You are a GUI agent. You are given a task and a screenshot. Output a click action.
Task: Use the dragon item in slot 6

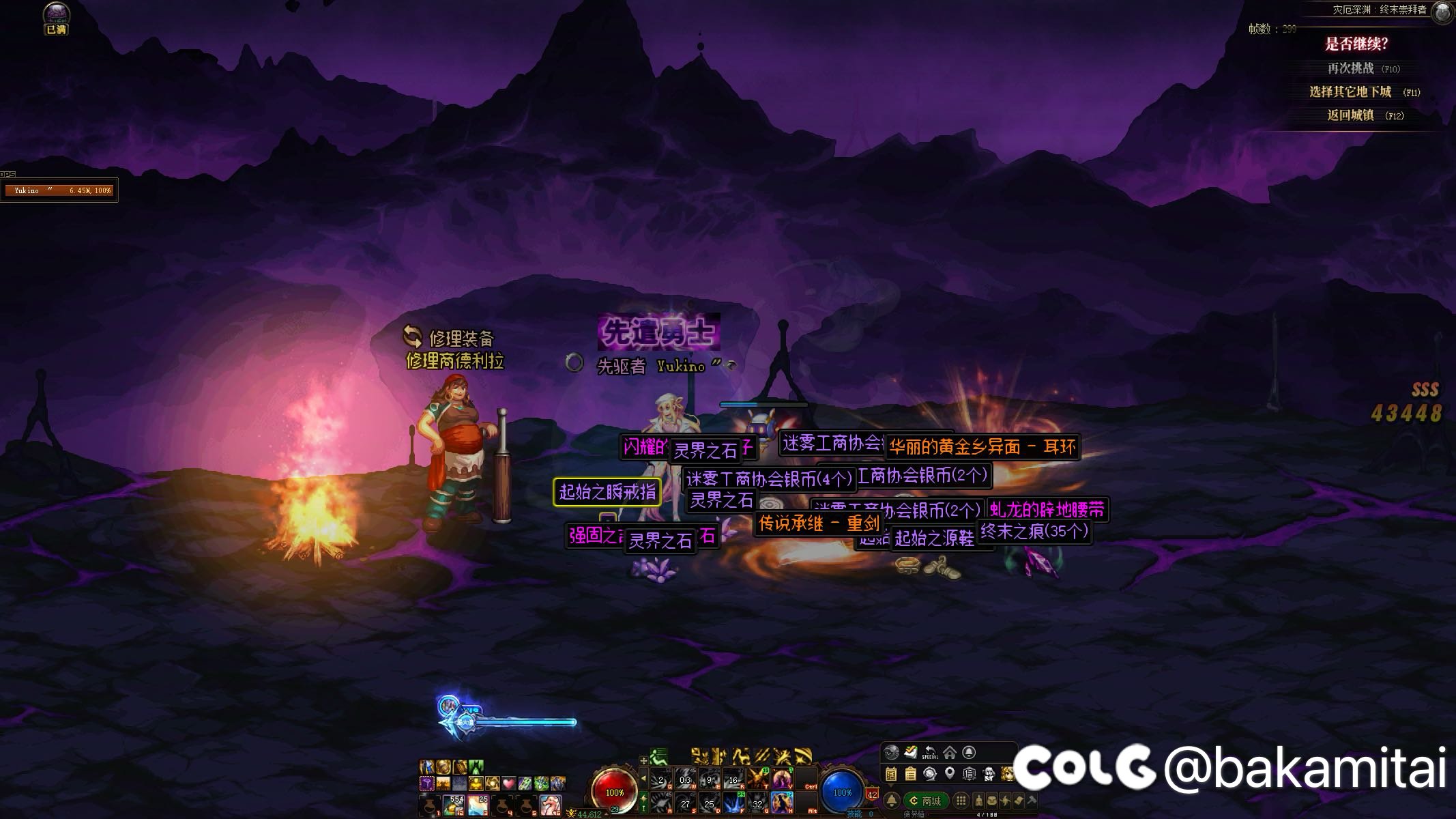pos(551,805)
